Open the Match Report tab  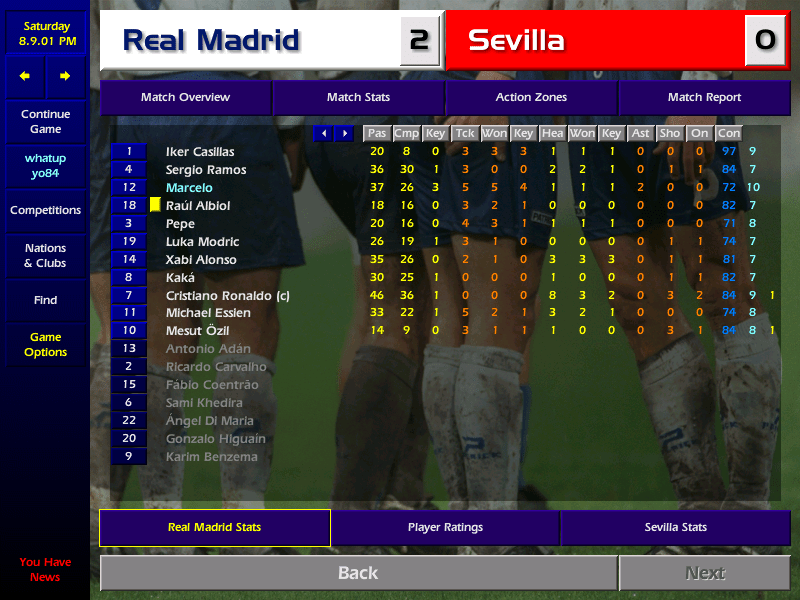tap(704, 98)
